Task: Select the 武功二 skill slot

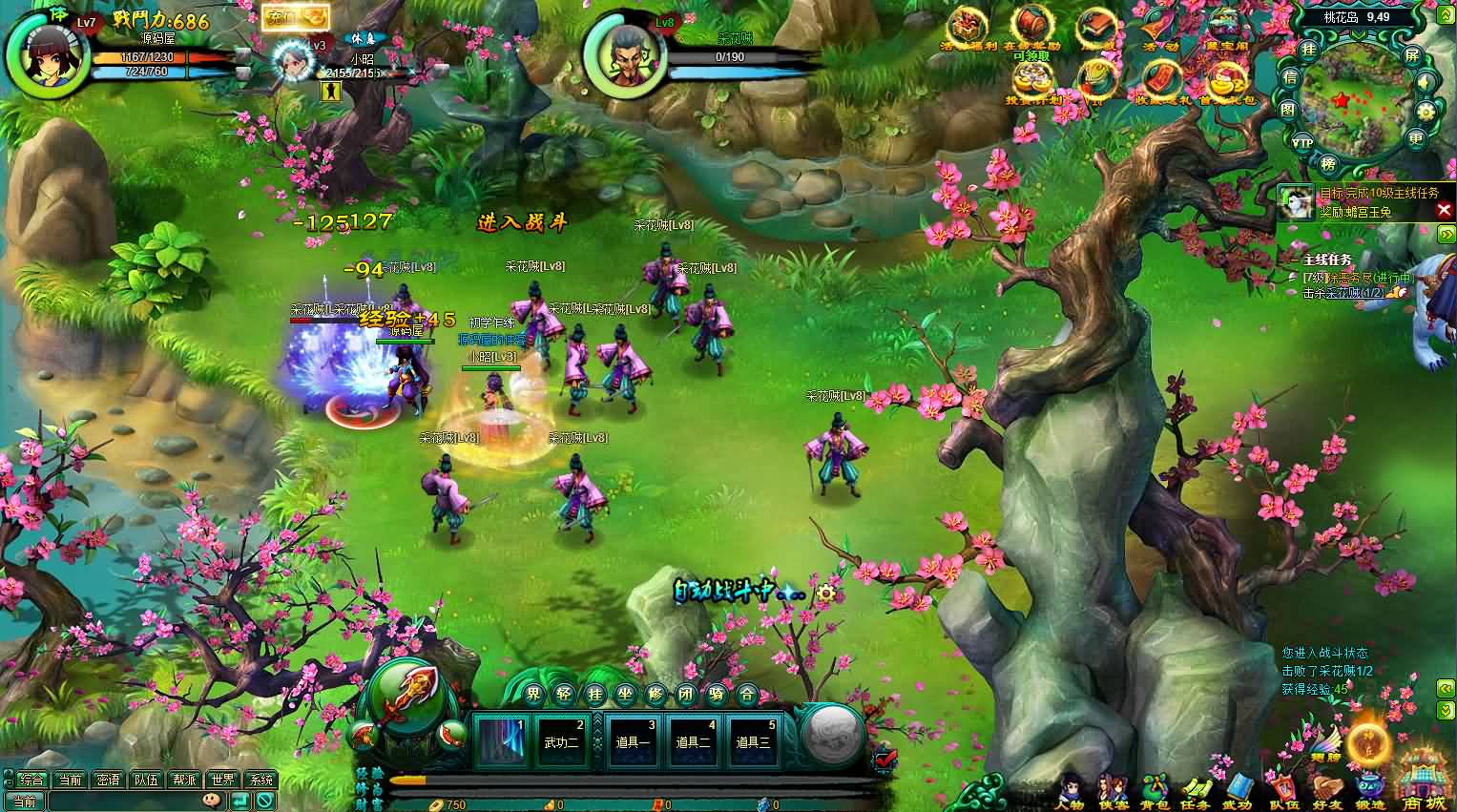Action: pyautogui.click(x=561, y=741)
